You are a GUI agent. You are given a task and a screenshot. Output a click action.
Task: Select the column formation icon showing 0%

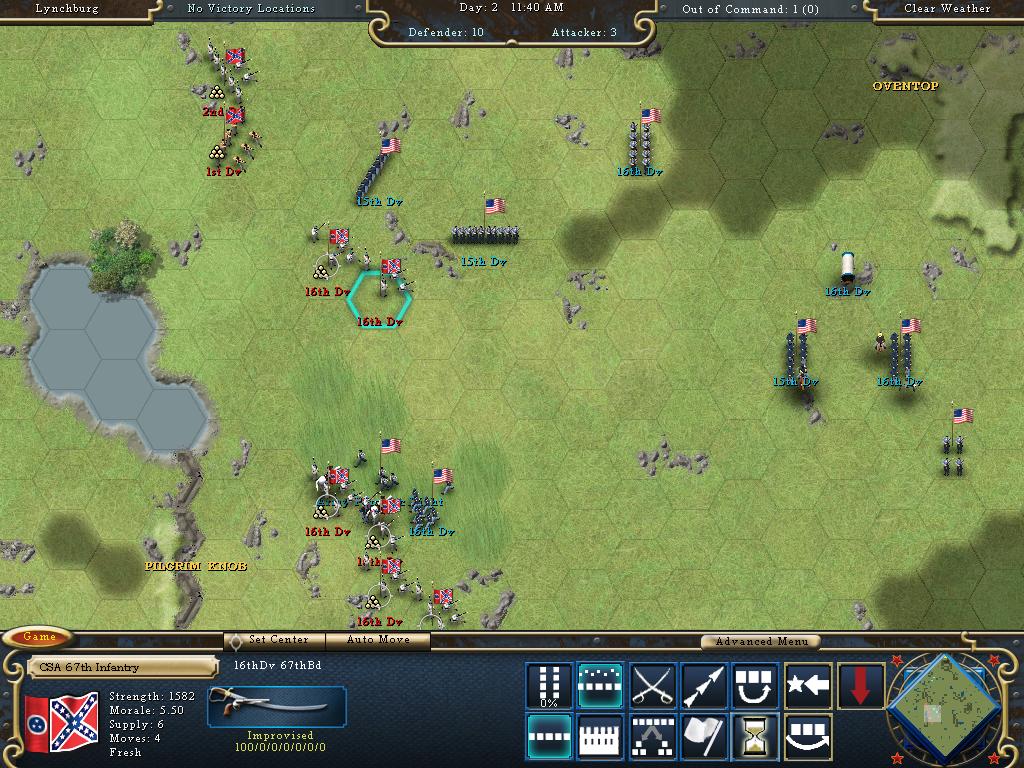pyautogui.click(x=549, y=686)
